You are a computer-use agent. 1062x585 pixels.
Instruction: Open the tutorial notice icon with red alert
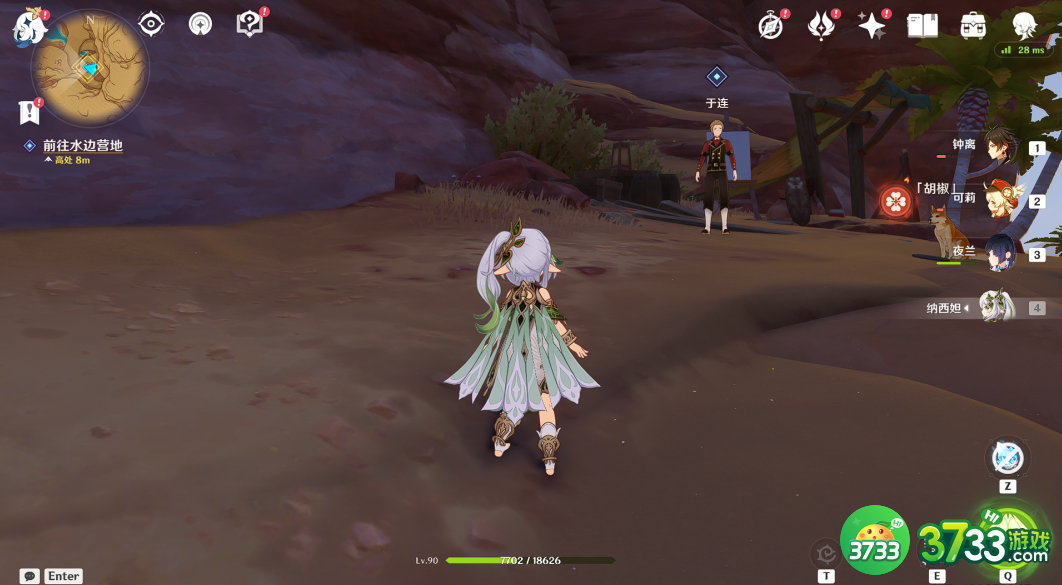click(249, 23)
